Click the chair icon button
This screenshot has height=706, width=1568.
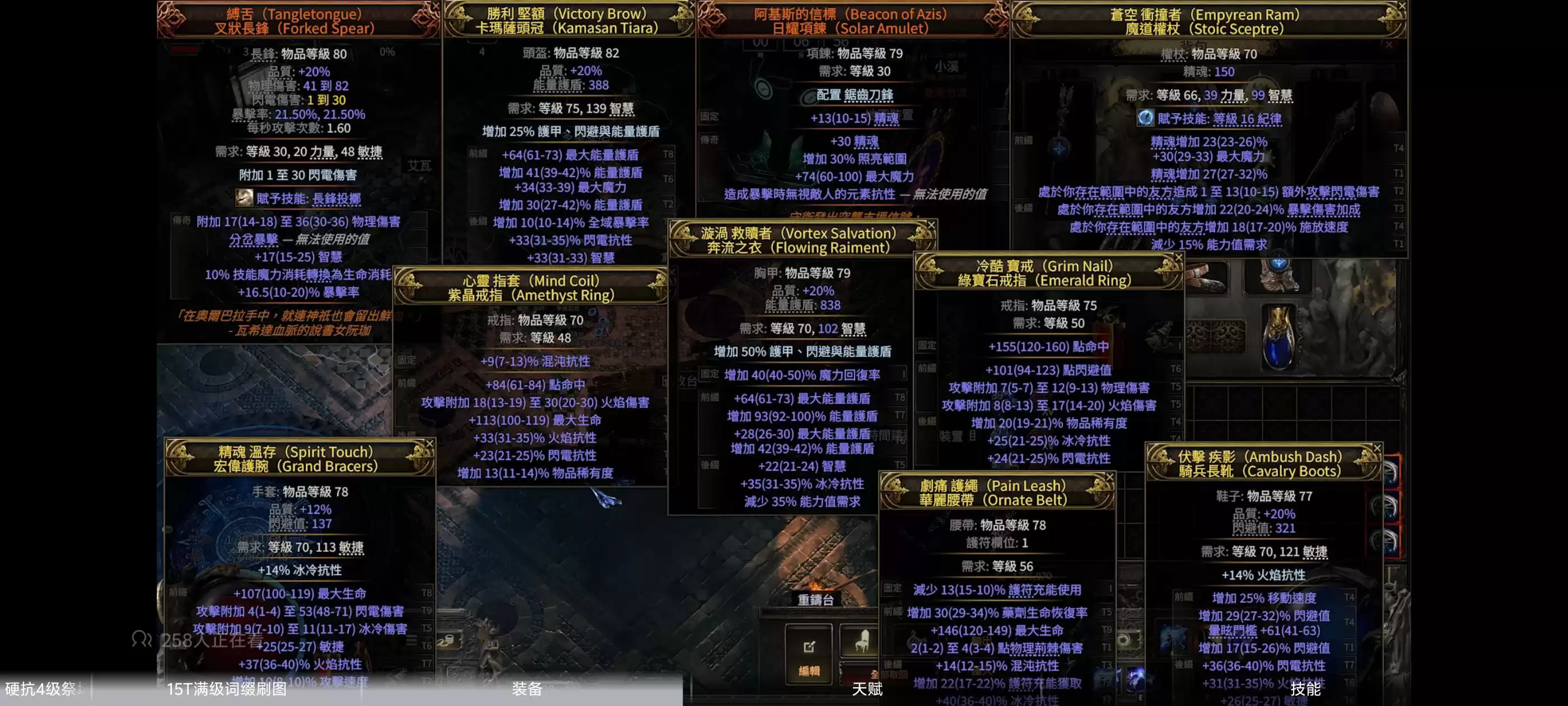[x=861, y=641]
